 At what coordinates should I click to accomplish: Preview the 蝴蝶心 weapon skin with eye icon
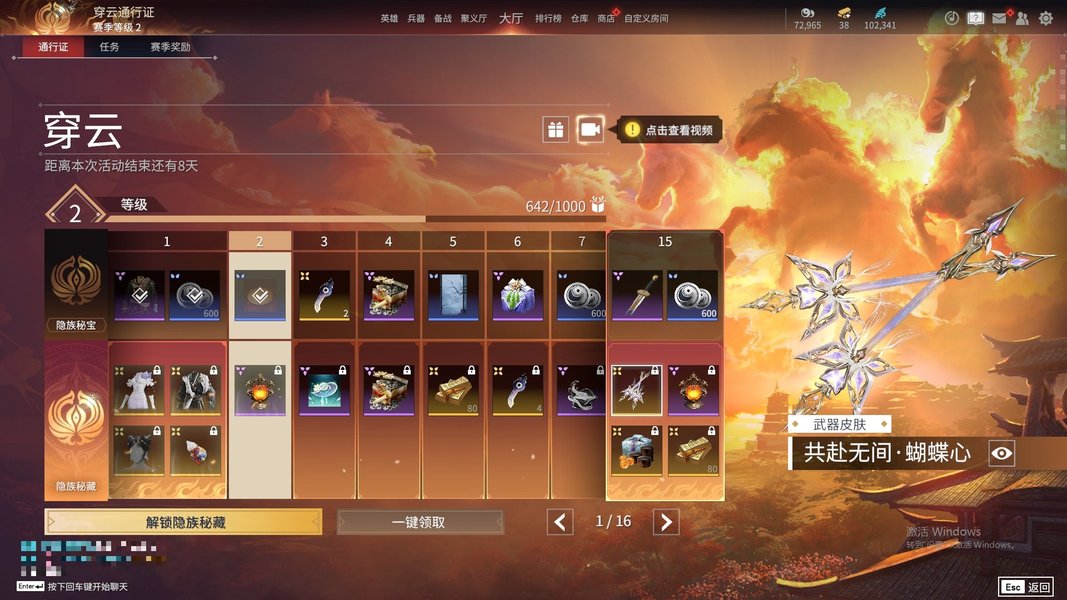pyautogui.click(x=1002, y=454)
